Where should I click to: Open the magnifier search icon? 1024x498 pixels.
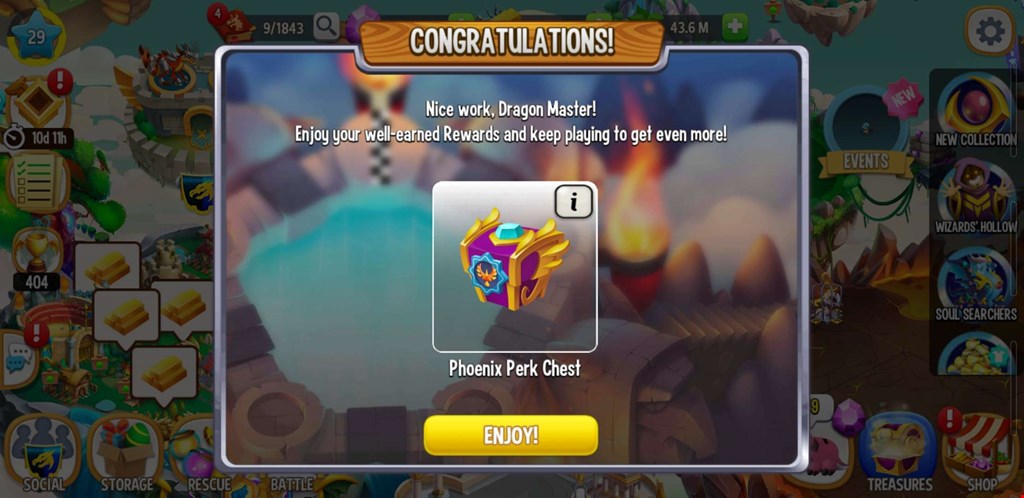pos(326,27)
